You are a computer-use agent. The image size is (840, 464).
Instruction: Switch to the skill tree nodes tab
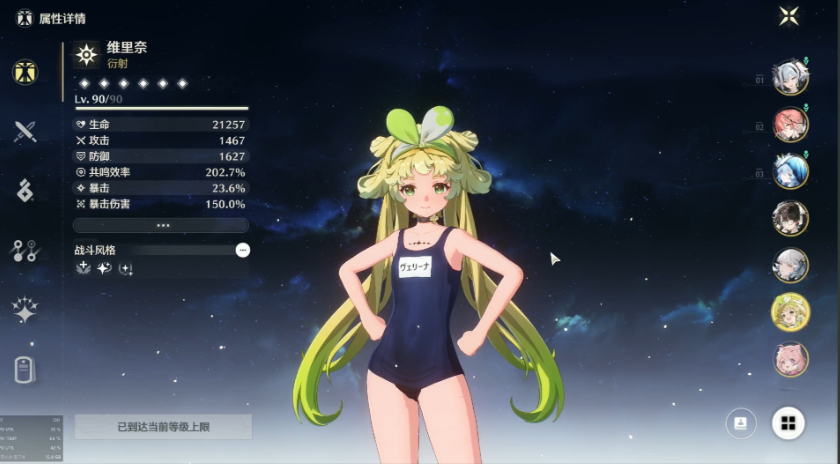point(25,250)
